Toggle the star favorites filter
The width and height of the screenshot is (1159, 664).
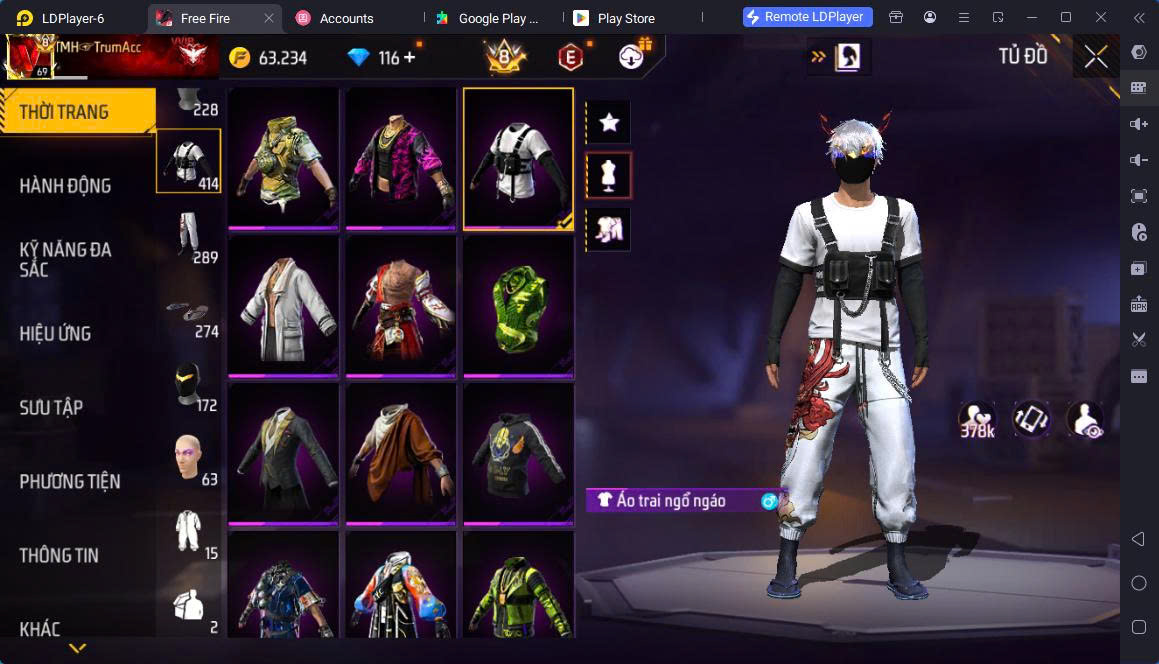[x=608, y=123]
